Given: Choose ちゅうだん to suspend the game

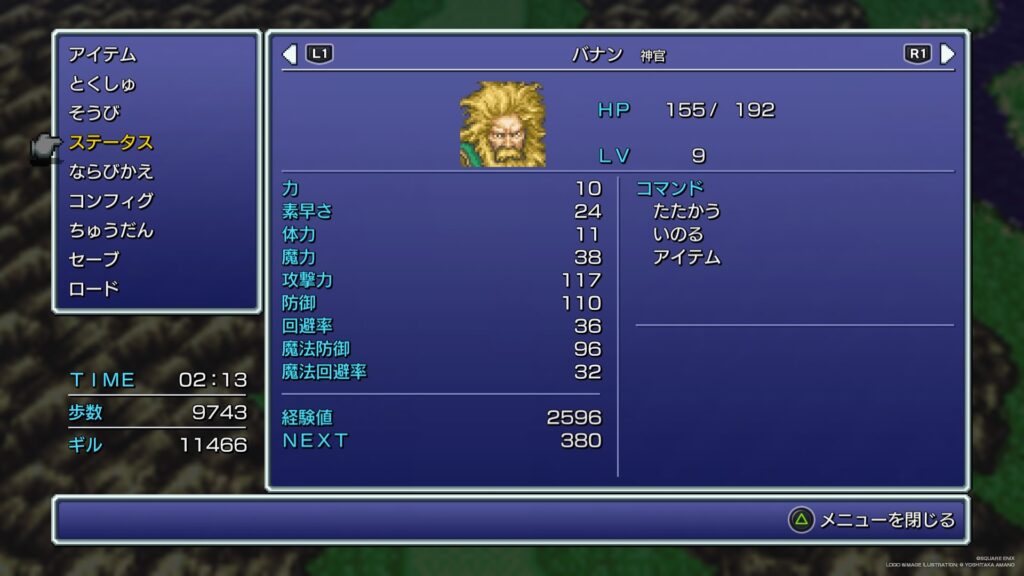Looking at the screenshot, I should [x=111, y=230].
